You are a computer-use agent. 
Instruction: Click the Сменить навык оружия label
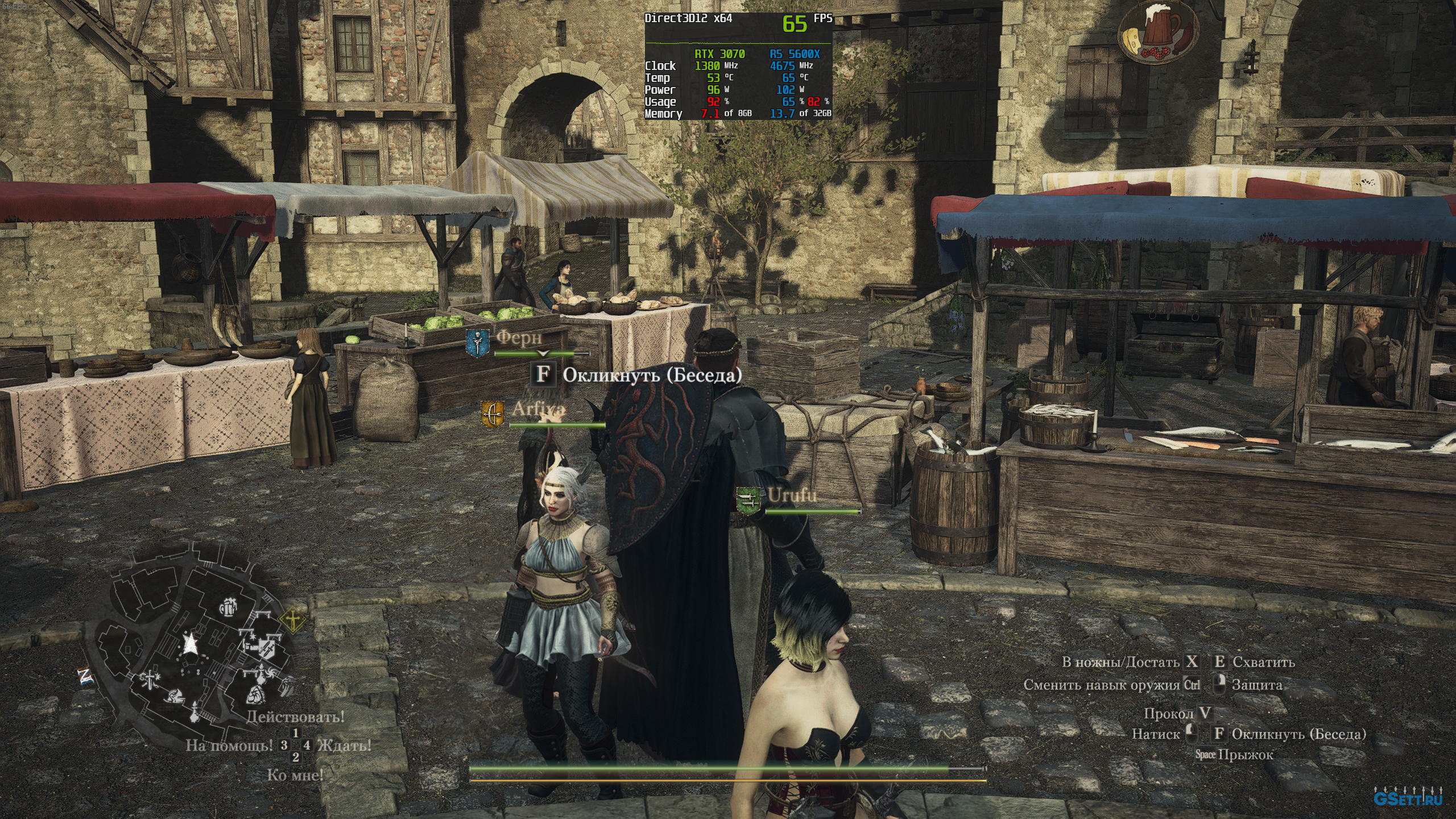click(x=1102, y=685)
